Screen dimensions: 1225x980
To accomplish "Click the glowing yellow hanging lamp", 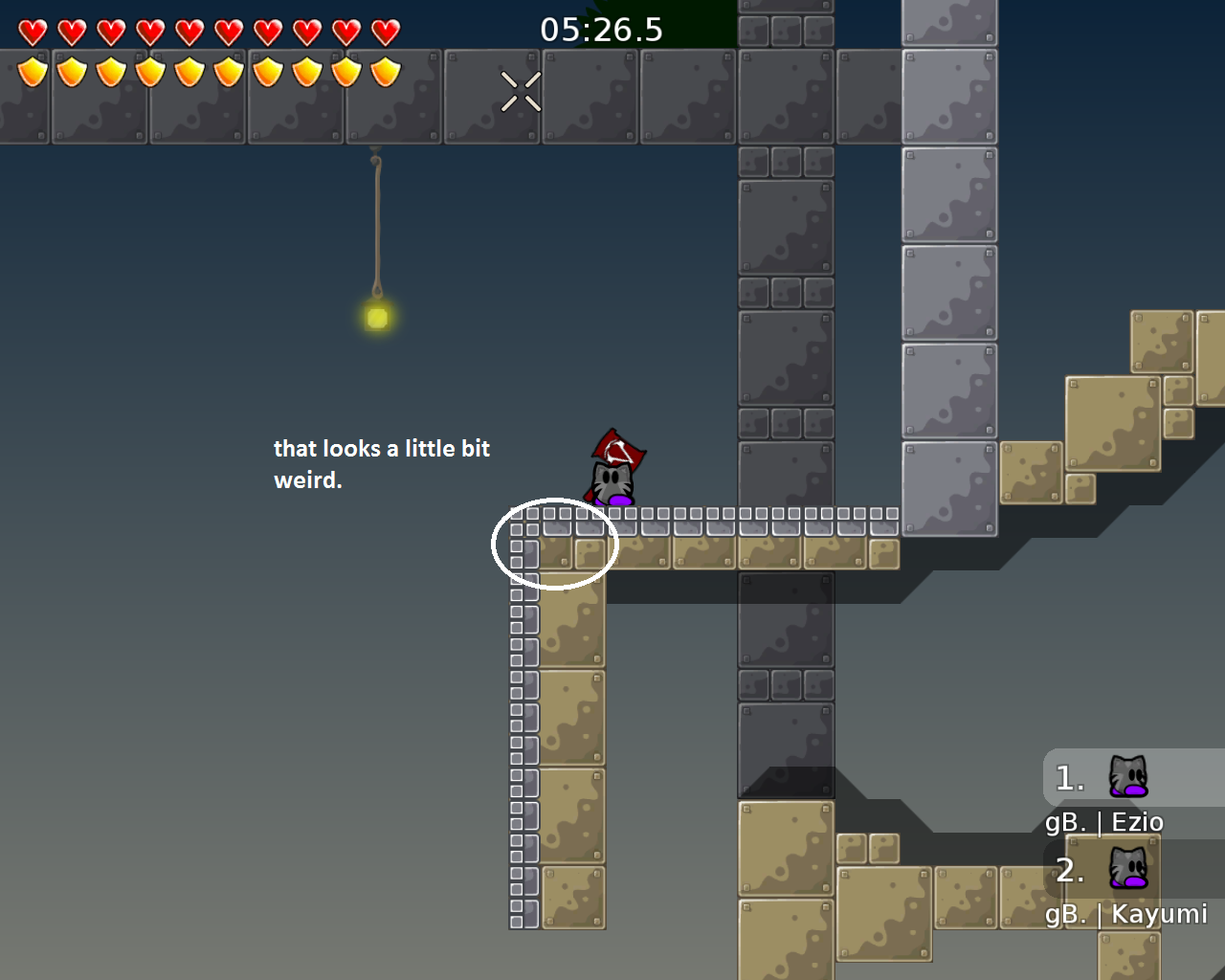I will point(375,319).
